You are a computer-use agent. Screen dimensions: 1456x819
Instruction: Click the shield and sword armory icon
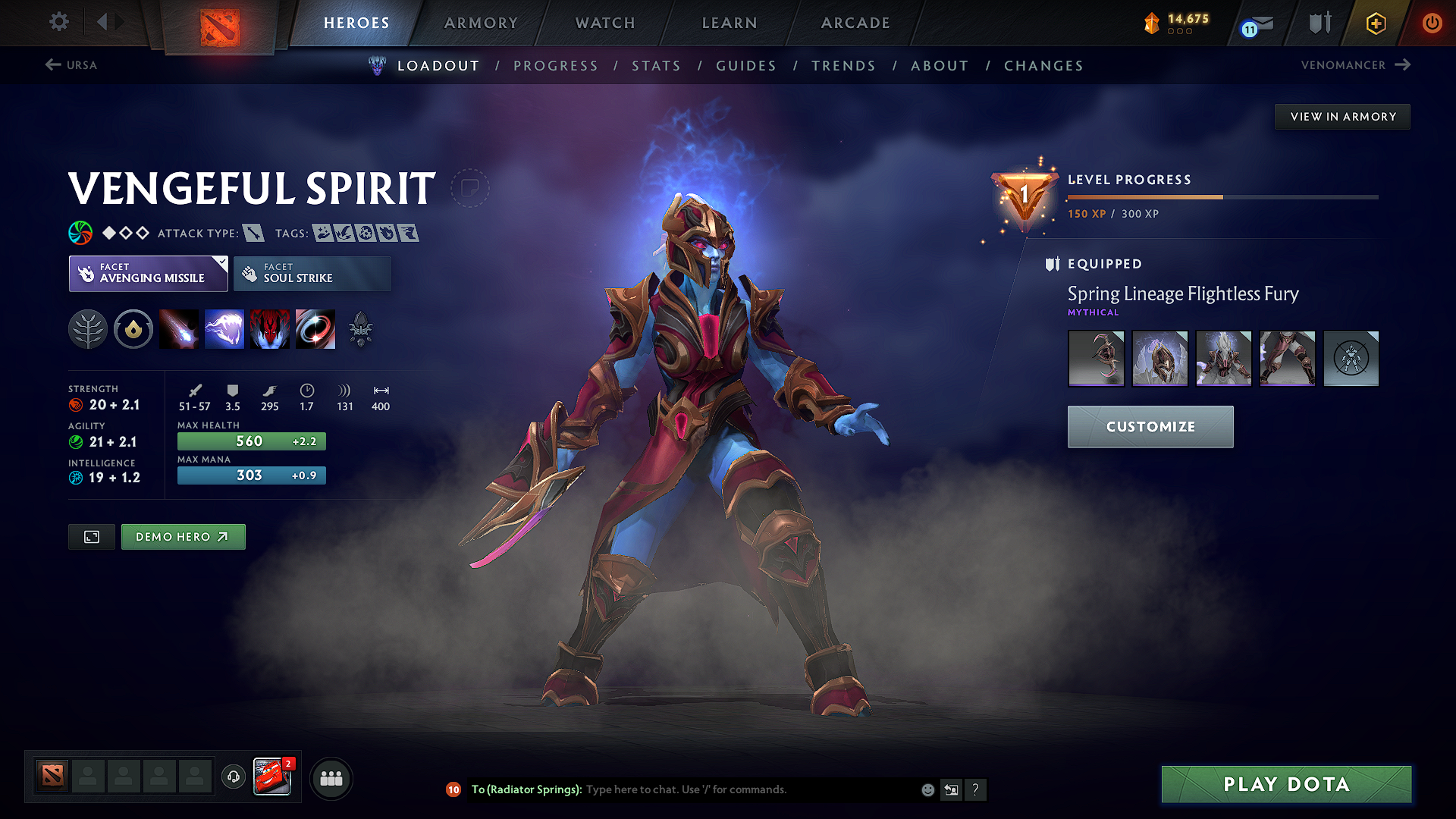(1319, 24)
